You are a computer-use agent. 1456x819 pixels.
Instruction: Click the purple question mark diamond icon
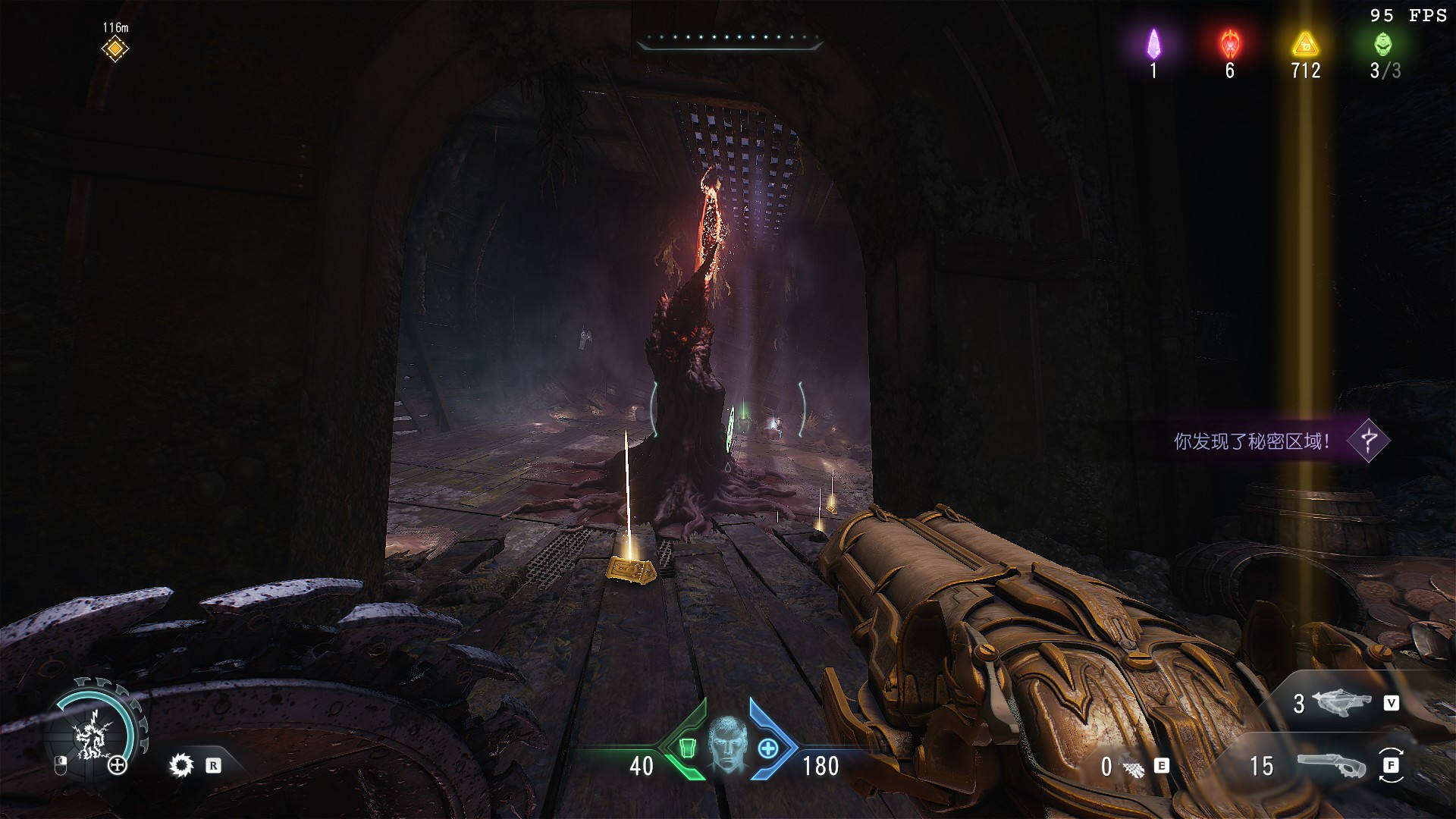coord(1369,441)
